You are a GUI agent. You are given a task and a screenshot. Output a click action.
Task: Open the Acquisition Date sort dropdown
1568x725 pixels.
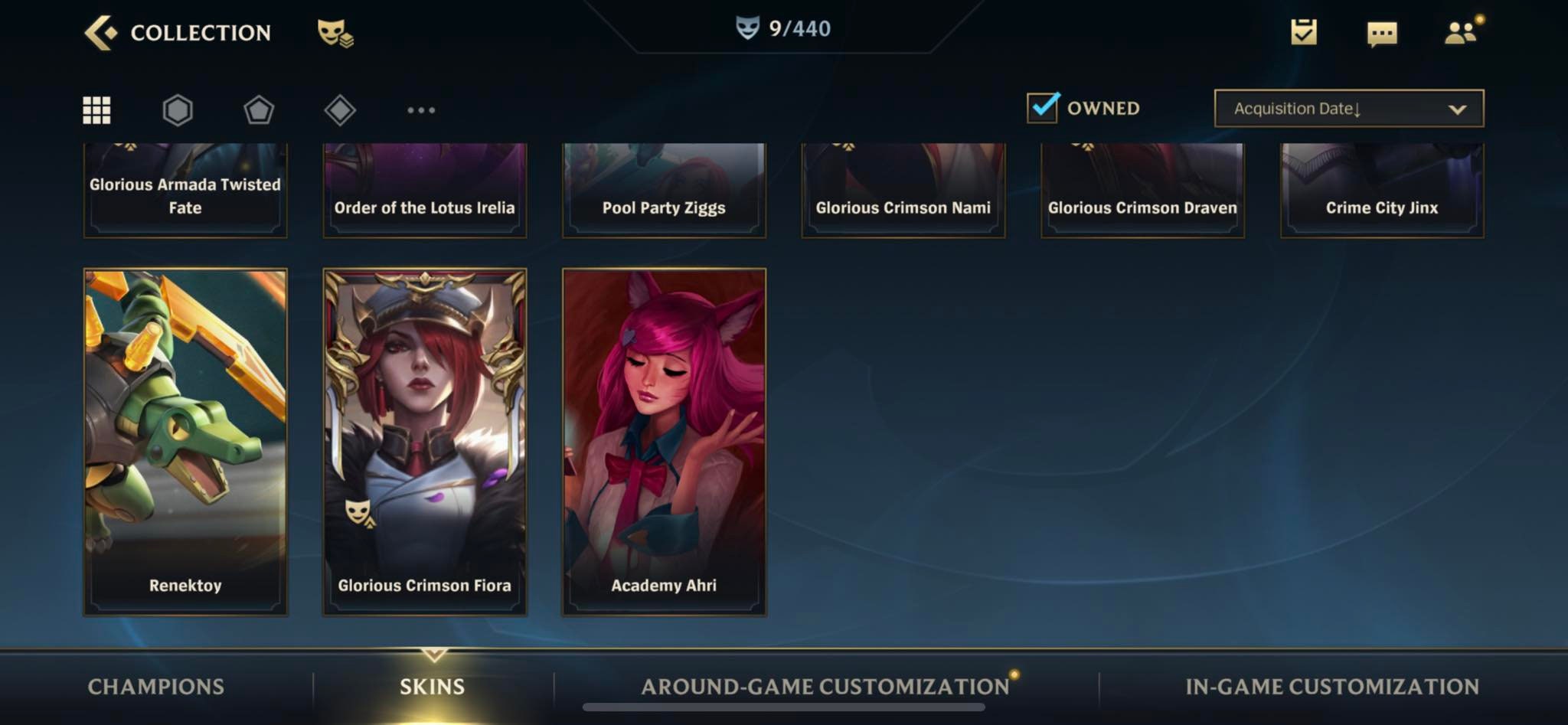pos(1347,109)
